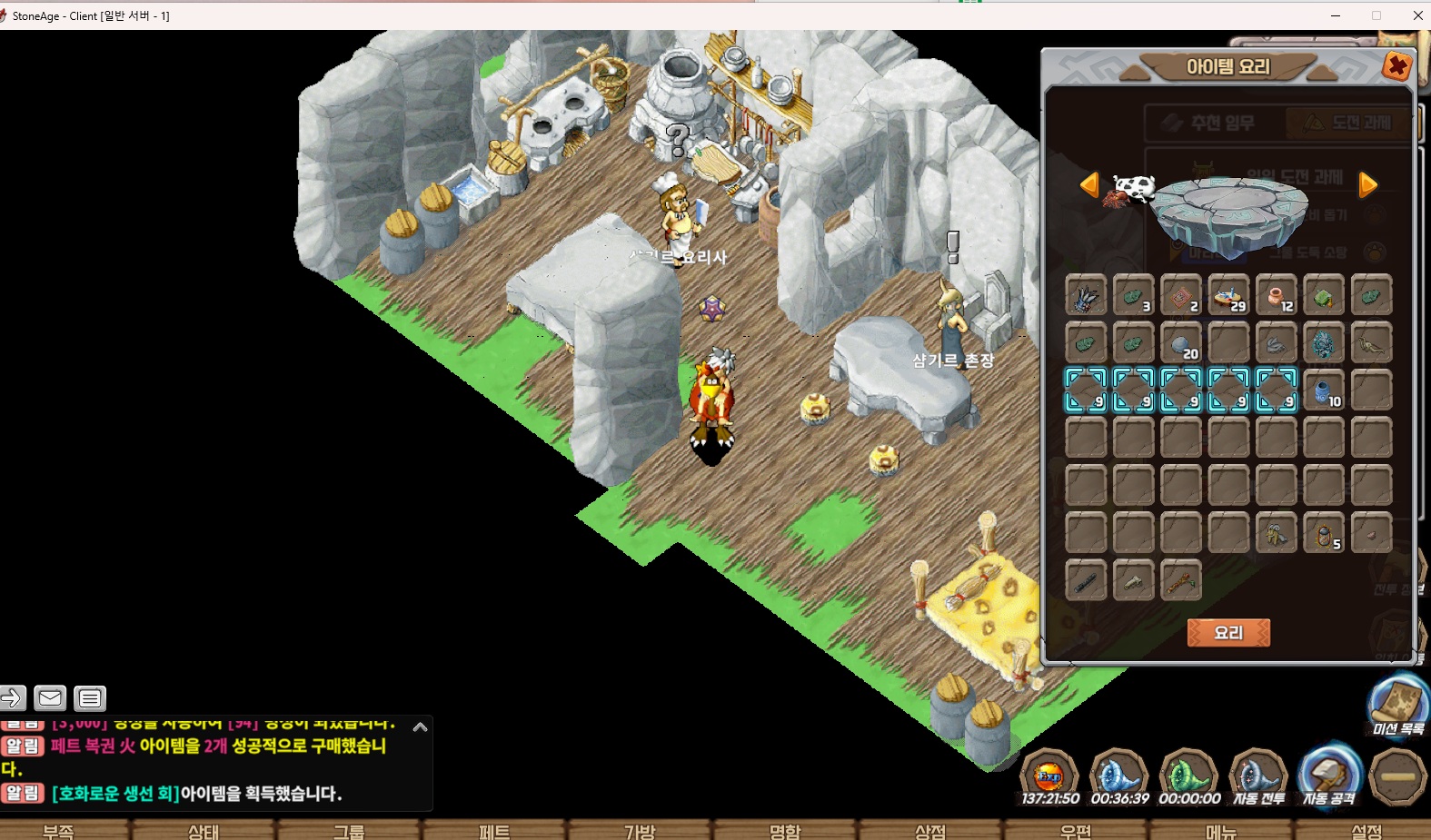Select the gray stone stack of 20
The image size is (1431, 840).
pyautogui.click(x=1181, y=343)
